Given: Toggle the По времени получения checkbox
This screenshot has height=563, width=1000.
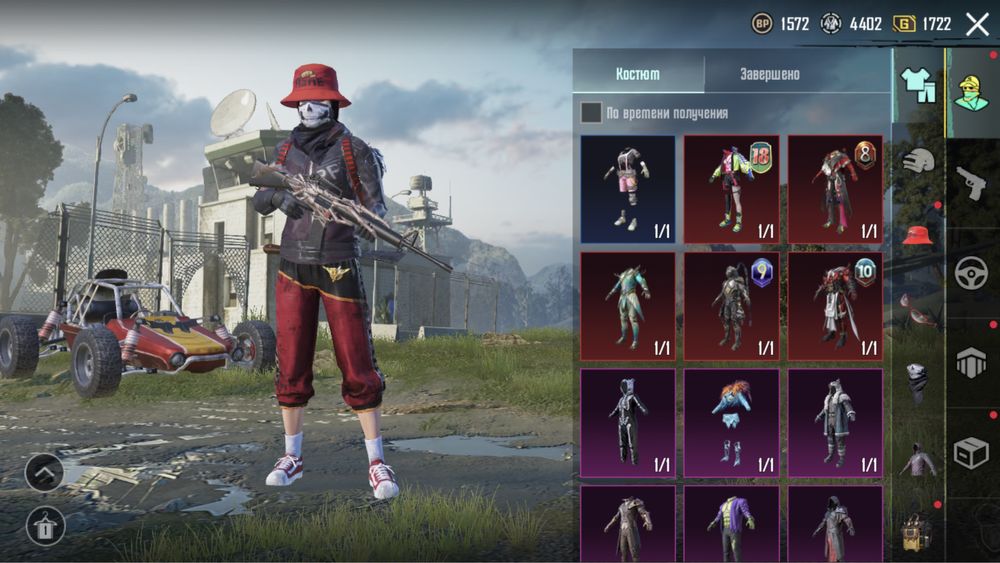Looking at the screenshot, I should (591, 113).
